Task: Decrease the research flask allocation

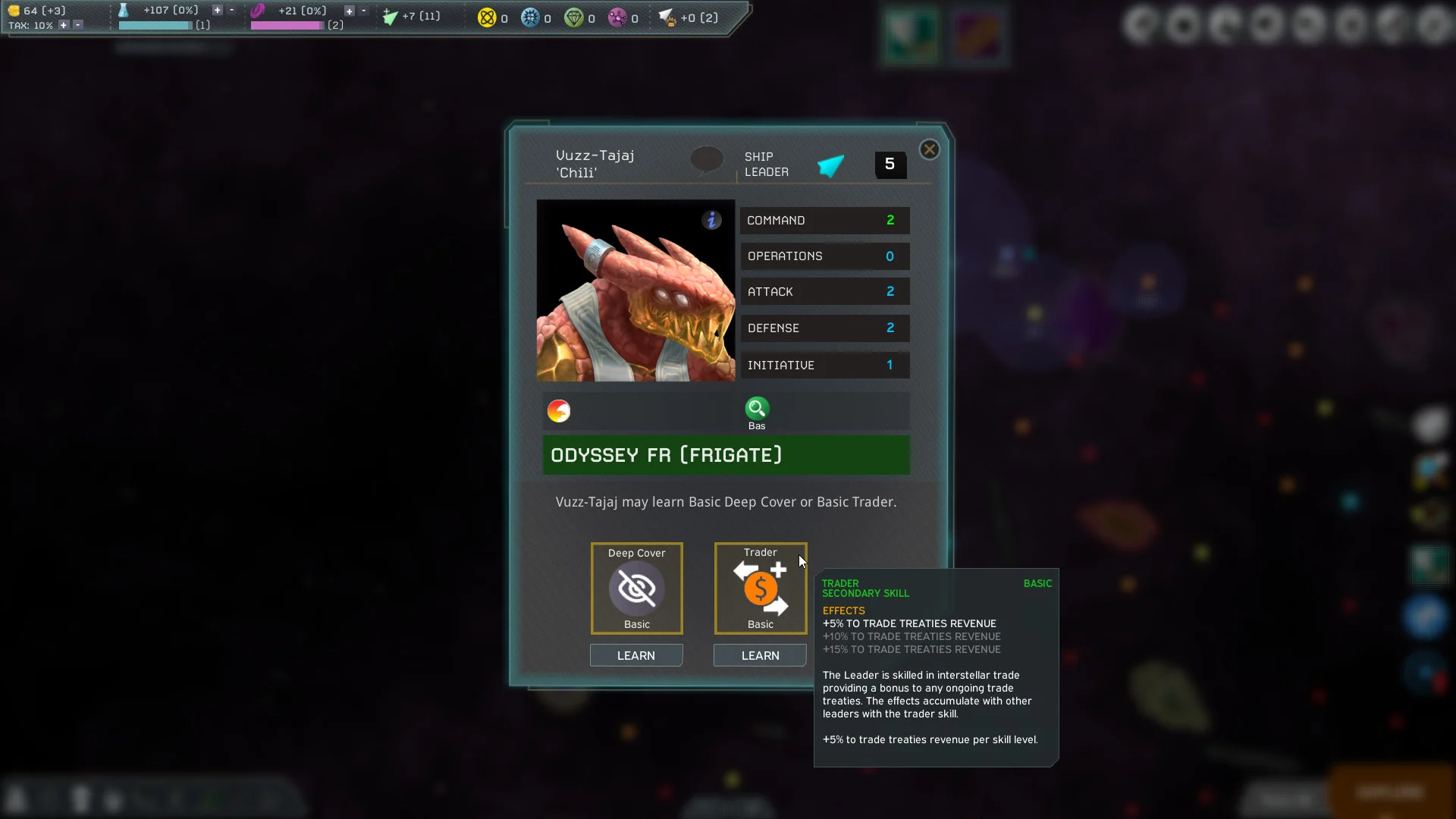Action: tap(231, 10)
